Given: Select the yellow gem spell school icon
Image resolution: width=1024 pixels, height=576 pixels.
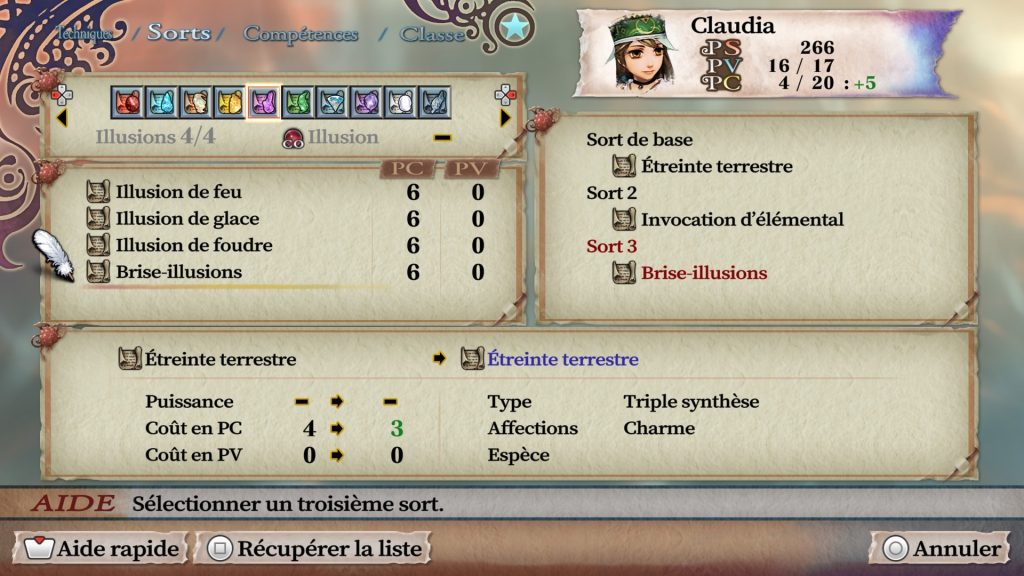Looking at the screenshot, I should click(x=229, y=101).
